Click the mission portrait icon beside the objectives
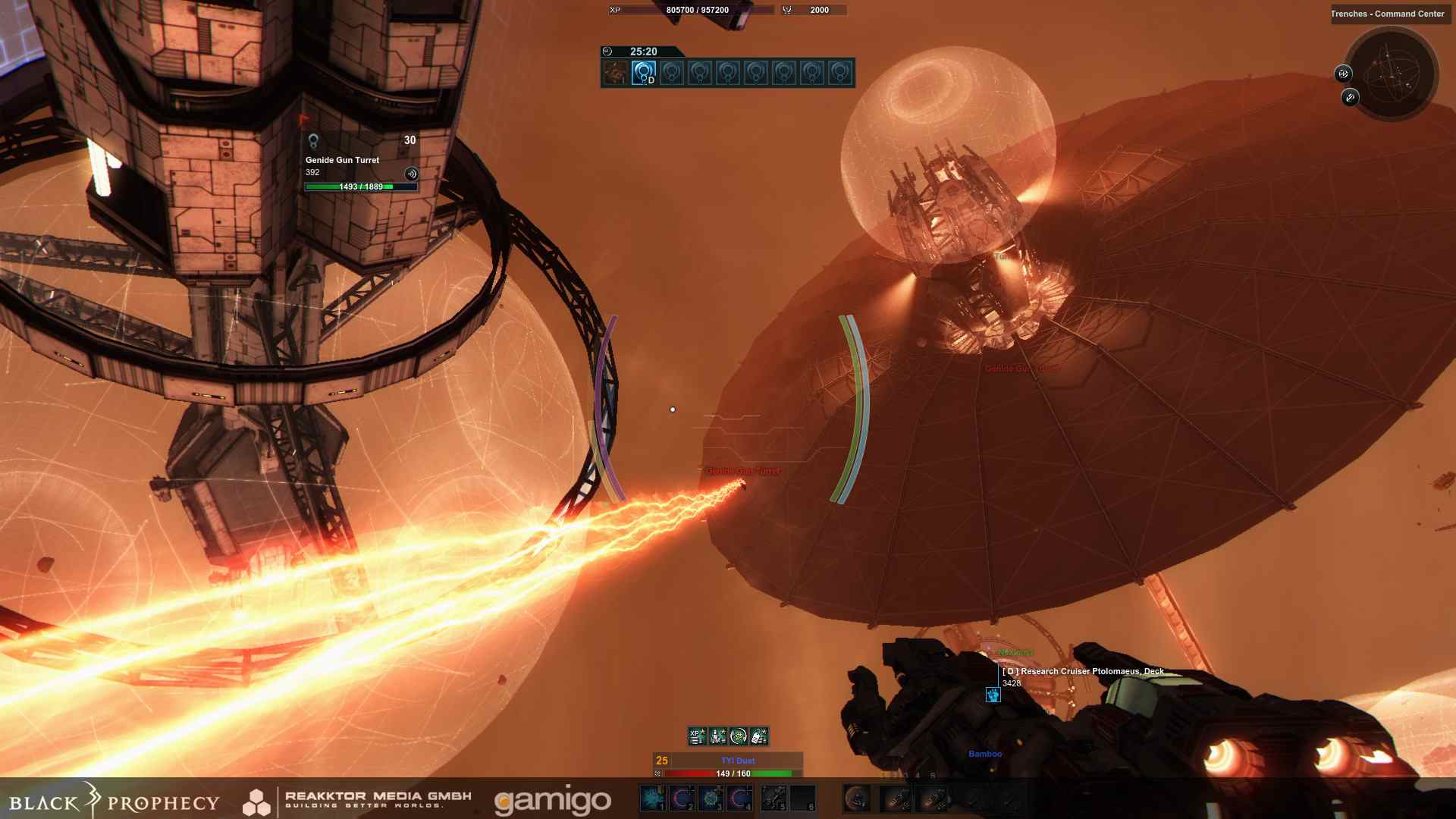This screenshot has height=819, width=1456. click(615, 73)
